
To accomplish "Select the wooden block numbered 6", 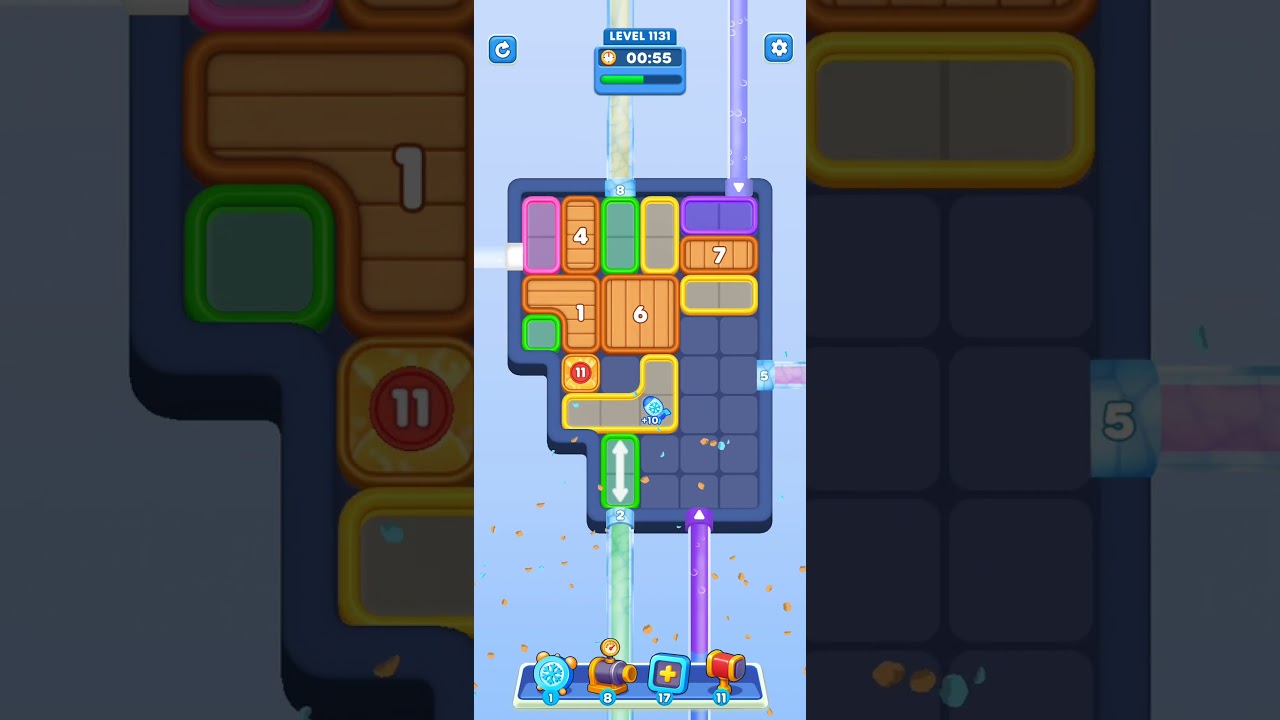I will coord(640,315).
